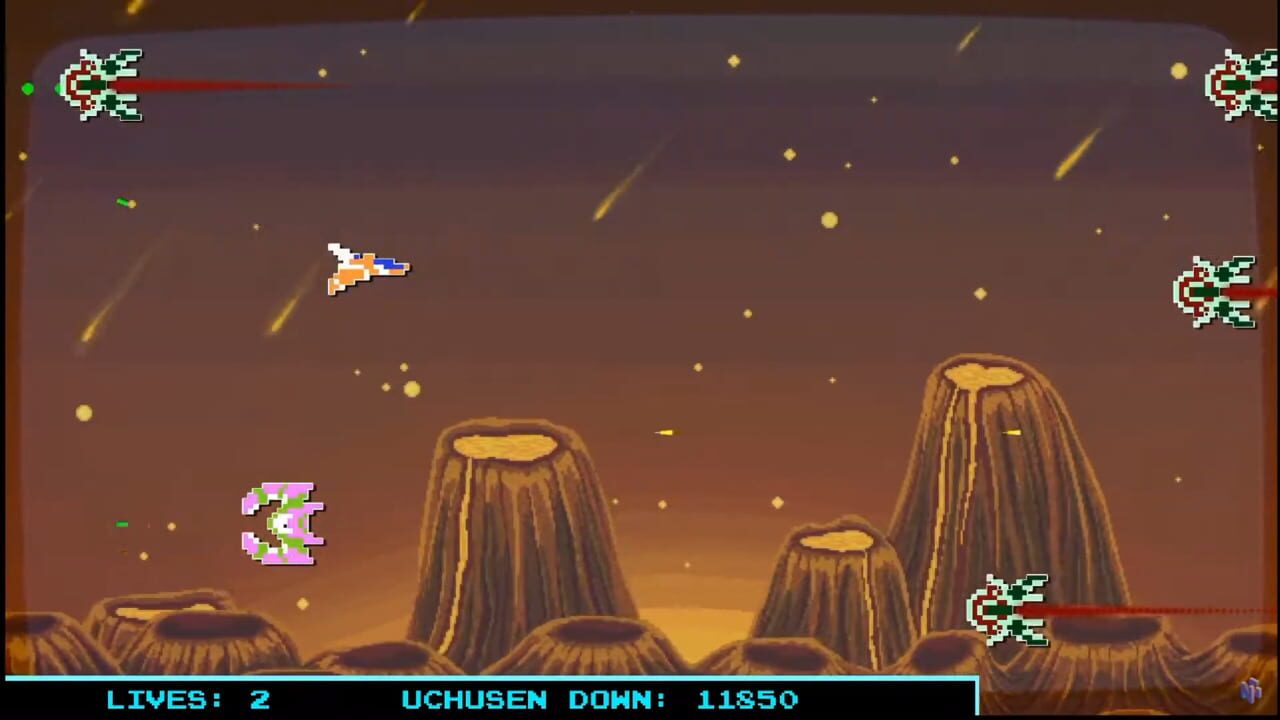Click the green projectile below the claw enemy
1280x720 pixels.
coord(121,523)
